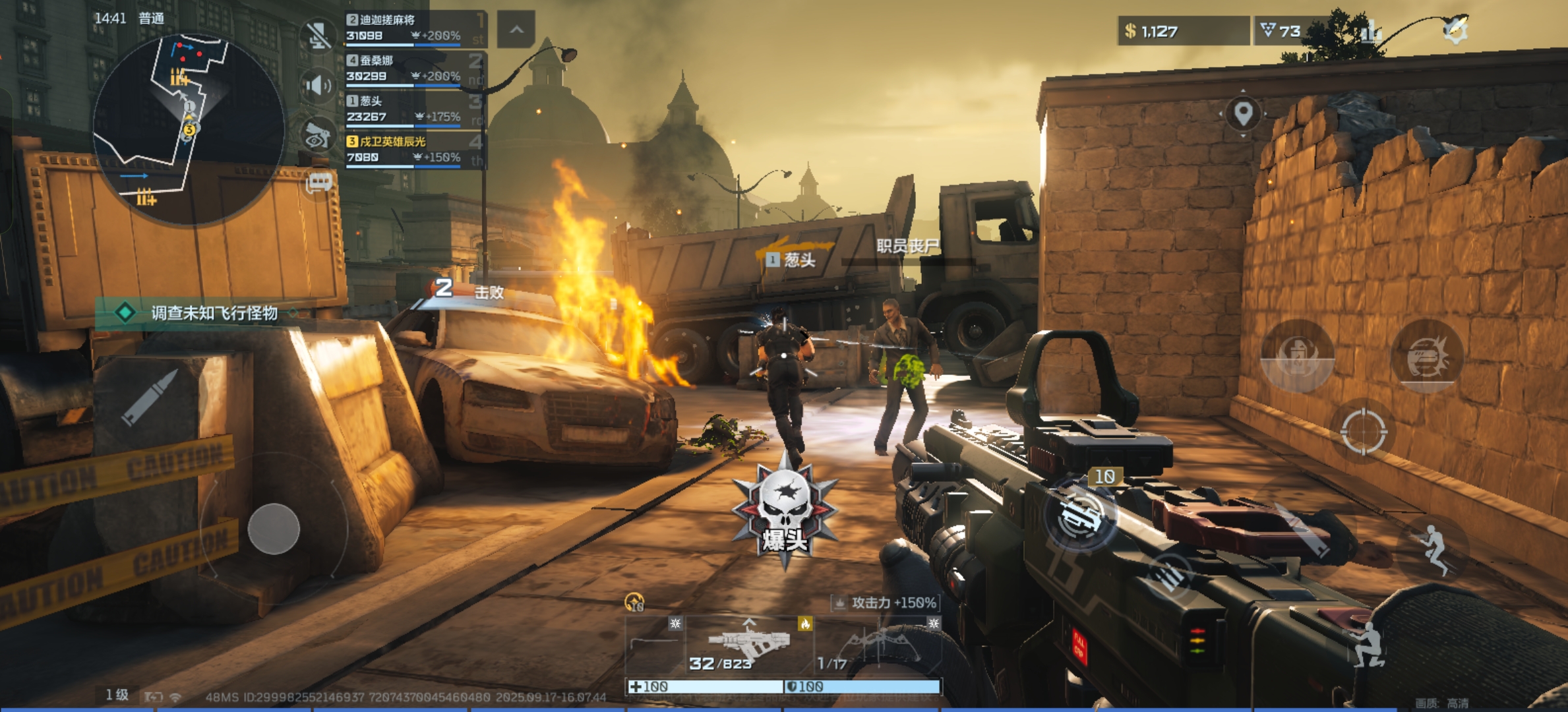Activate the exploding helmet skill icon
The height and width of the screenshot is (712, 1568).
pyautogui.click(x=1427, y=357)
